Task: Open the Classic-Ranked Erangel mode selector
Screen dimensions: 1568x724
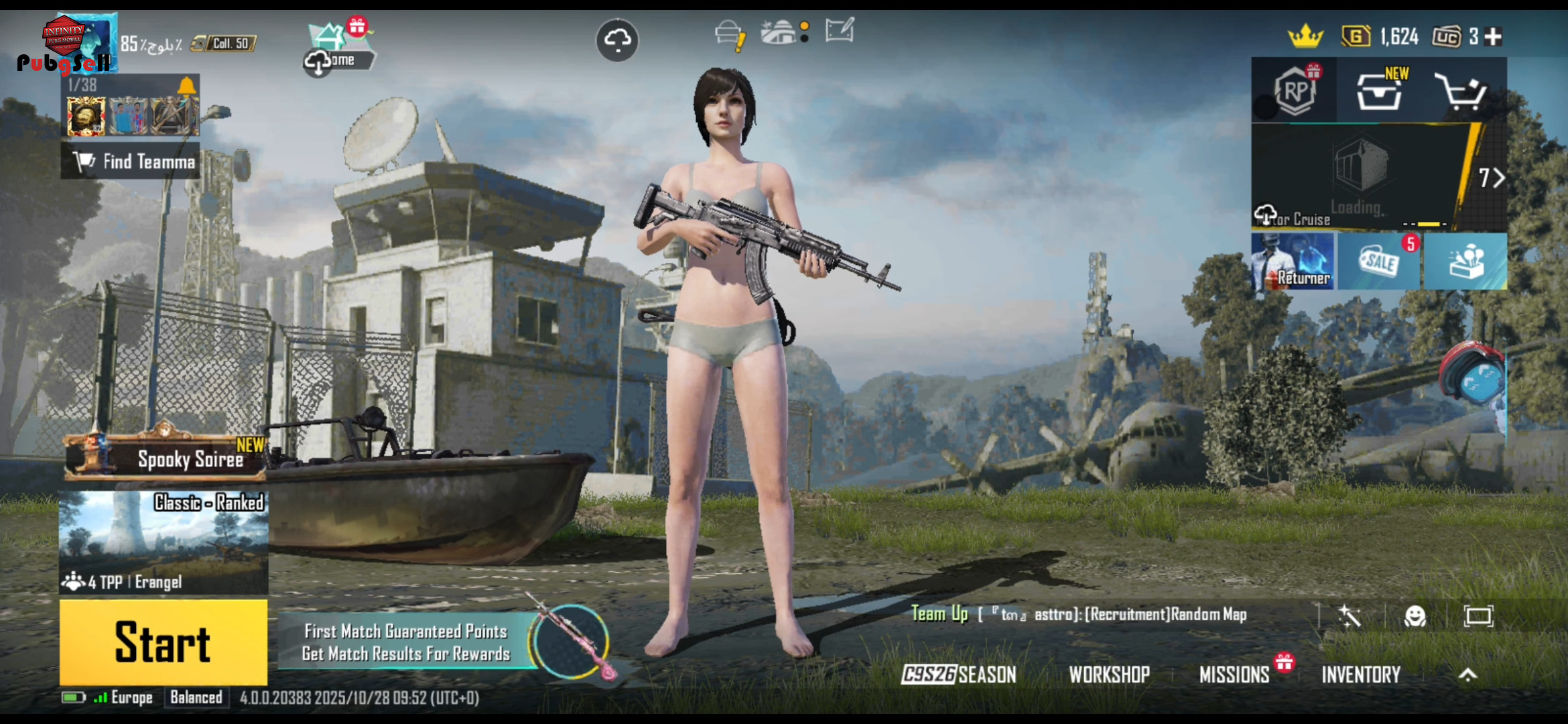Action: pyautogui.click(x=164, y=542)
